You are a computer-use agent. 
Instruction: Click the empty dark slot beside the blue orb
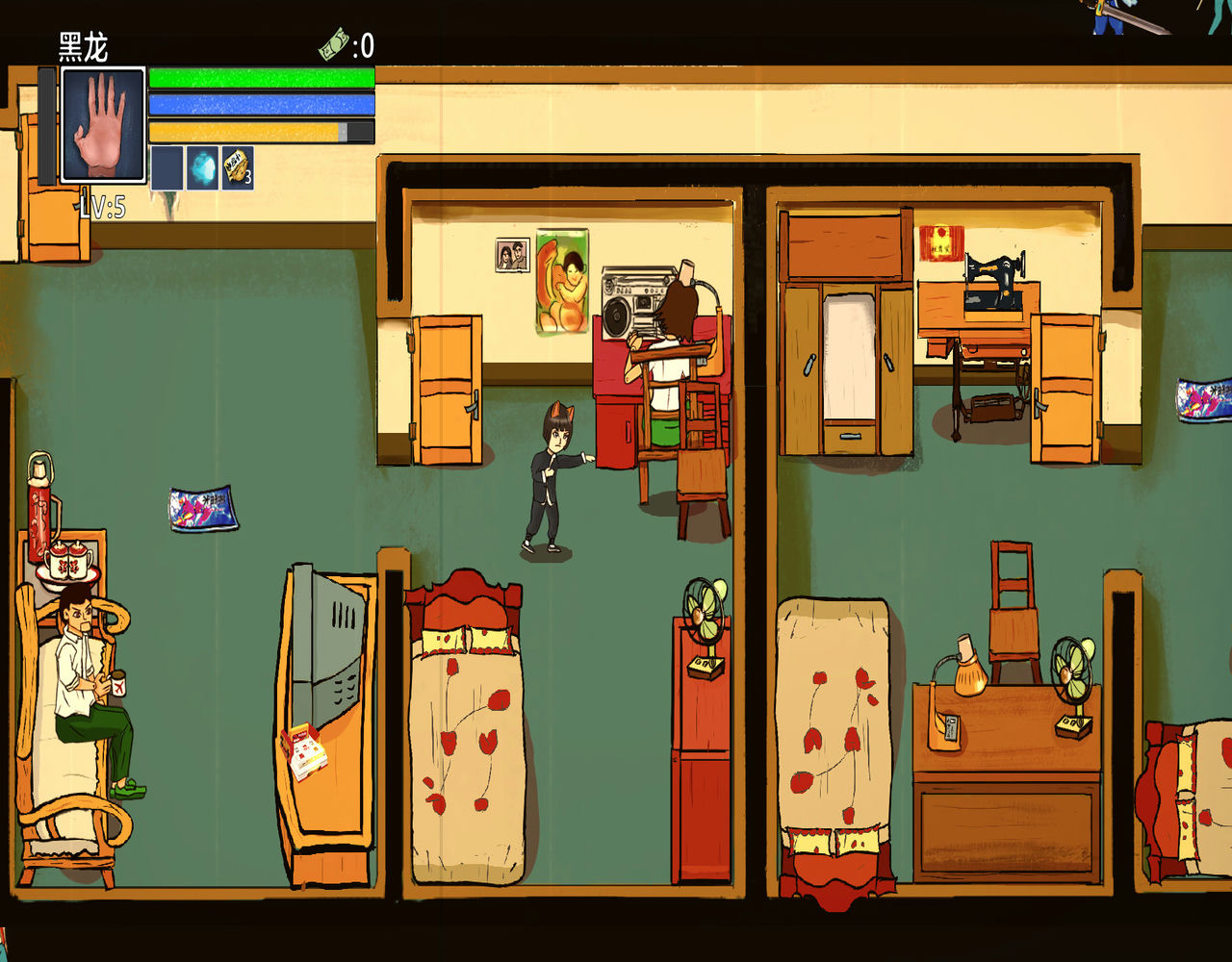click(167, 167)
